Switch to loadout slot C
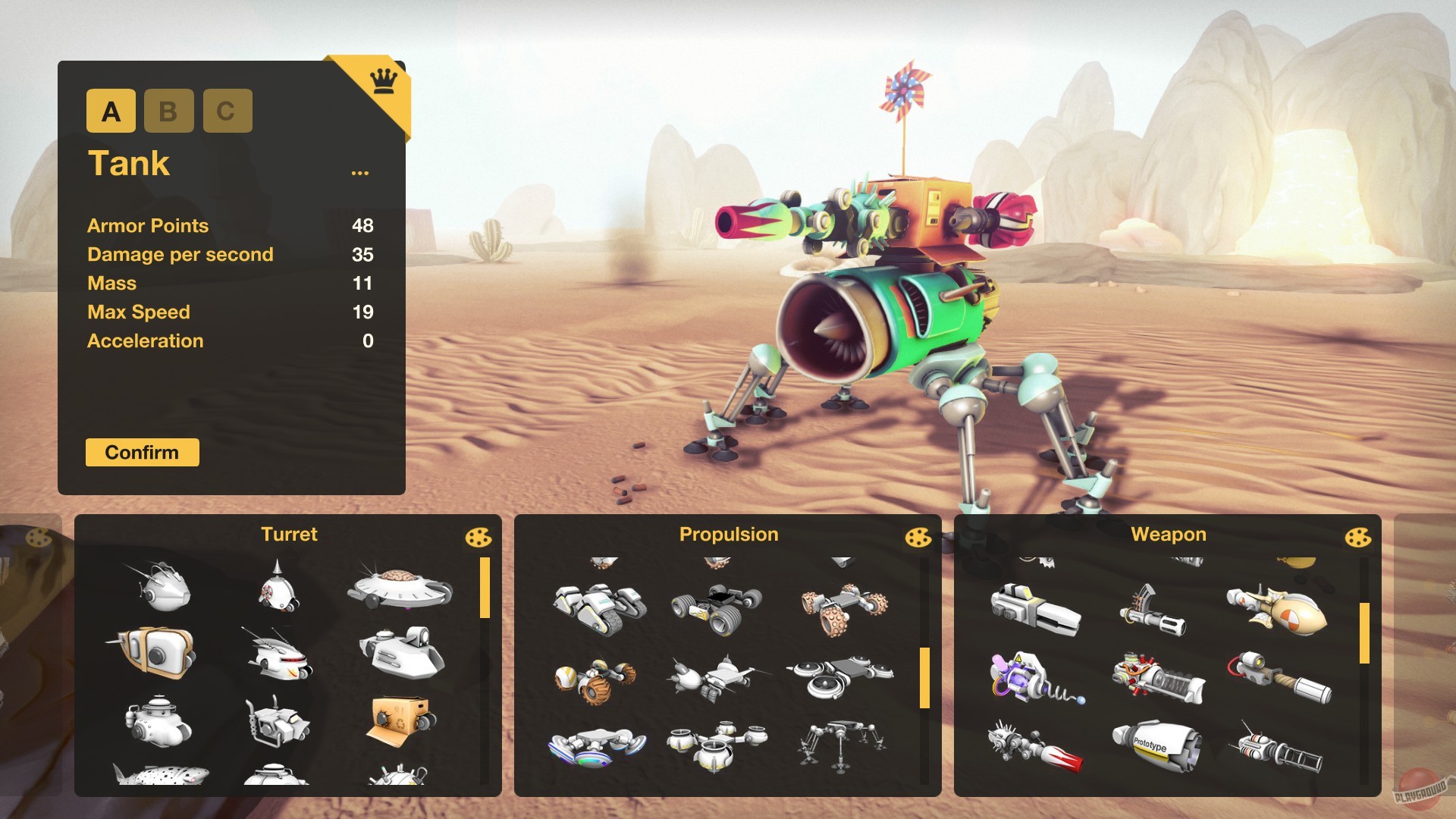The width and height of the screenshot is (1456, 819). pyautogui.click(x=226, y=111)
